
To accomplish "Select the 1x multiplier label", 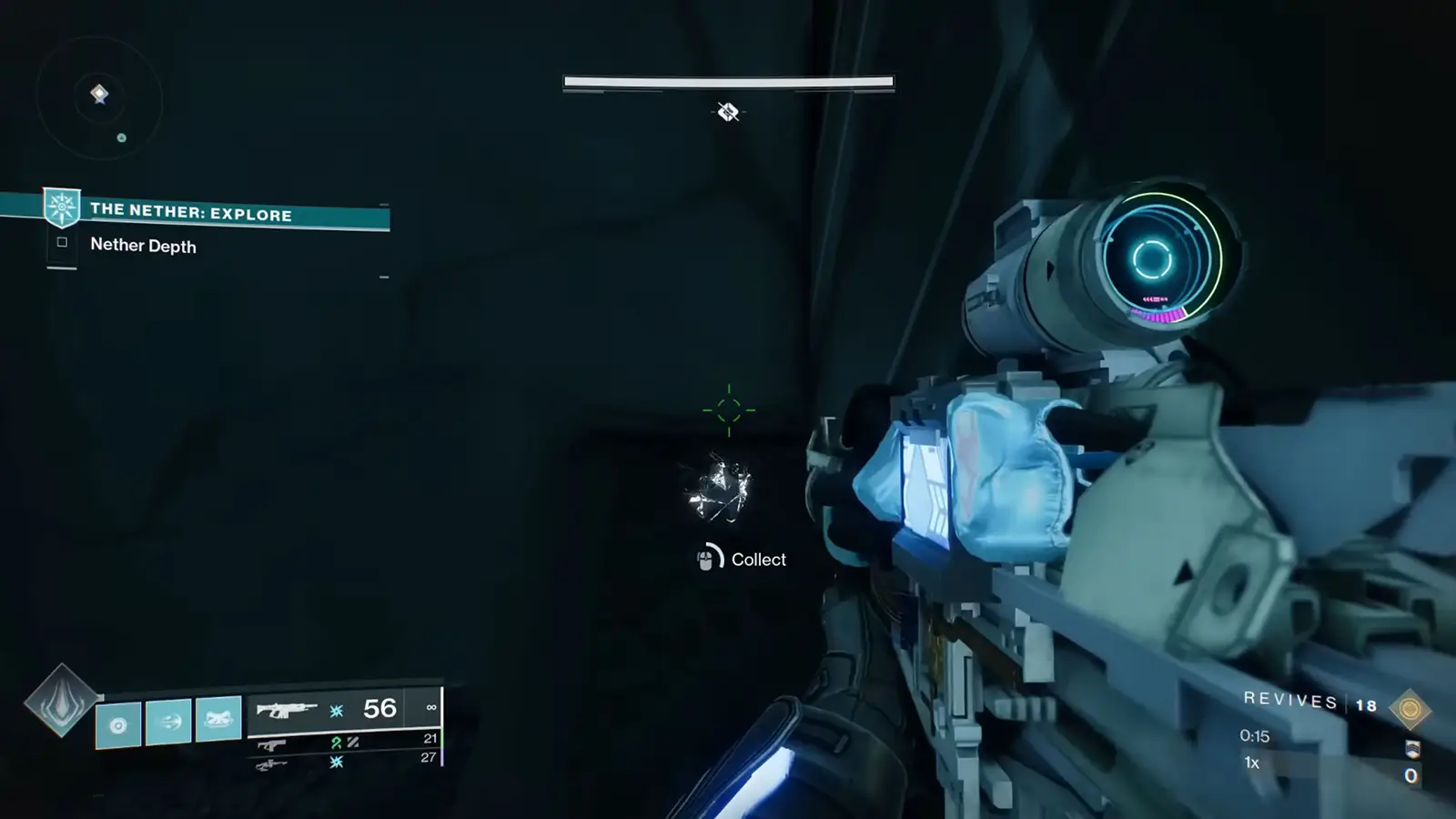I will tap(1251, 763).
